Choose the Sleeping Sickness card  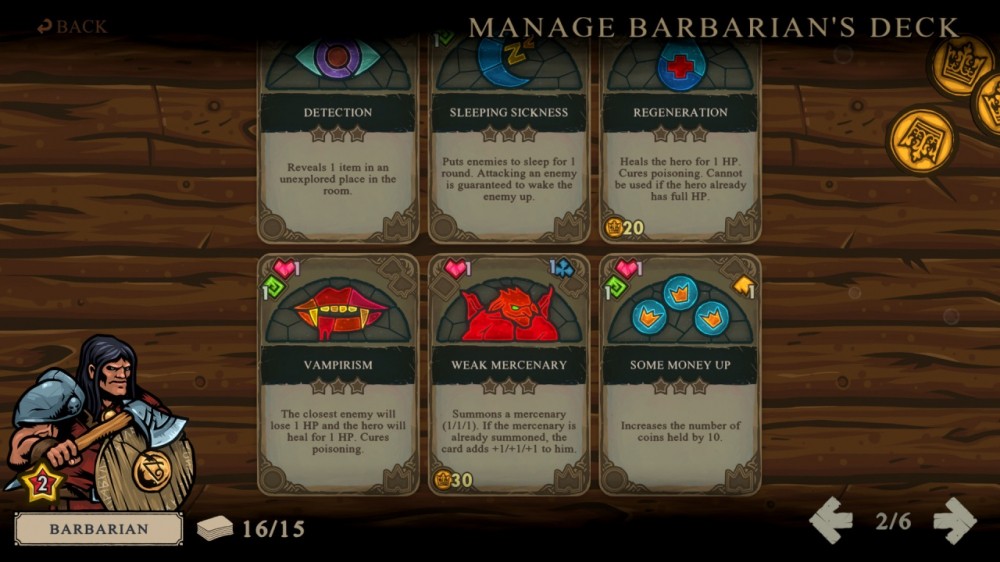click(509, 140)
